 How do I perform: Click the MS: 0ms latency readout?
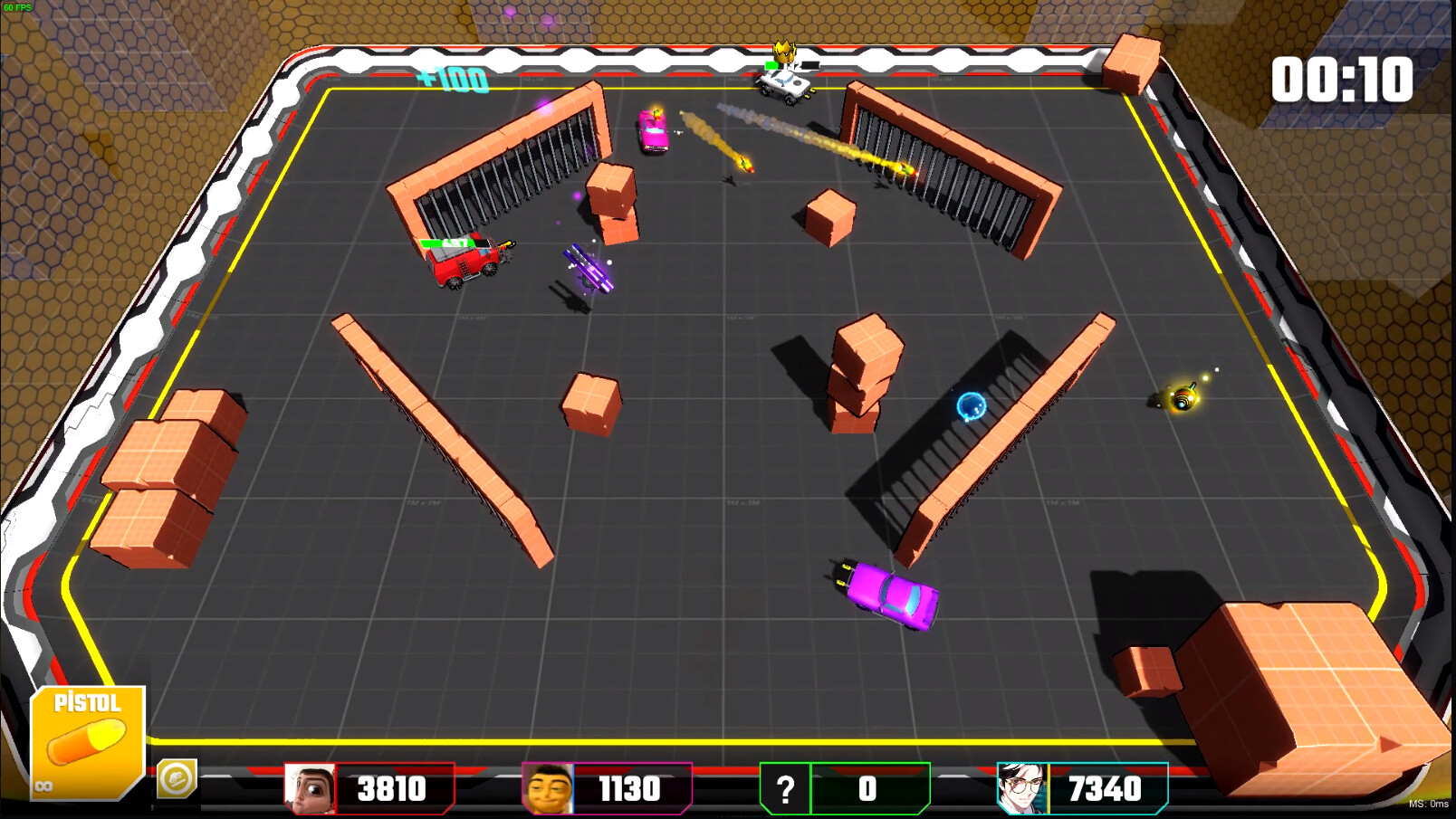[1429, 804]
